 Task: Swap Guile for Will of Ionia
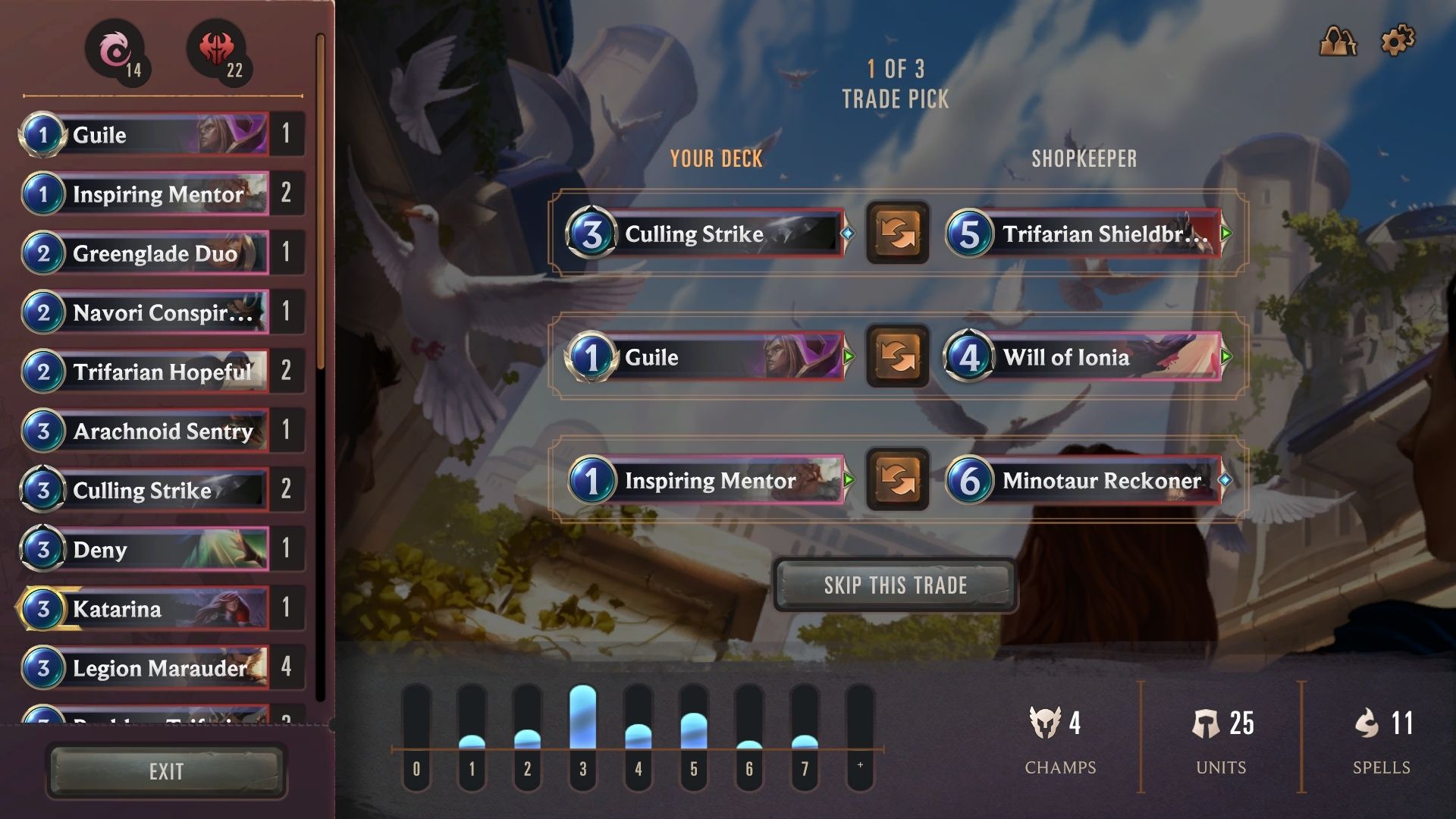point(897,356)
